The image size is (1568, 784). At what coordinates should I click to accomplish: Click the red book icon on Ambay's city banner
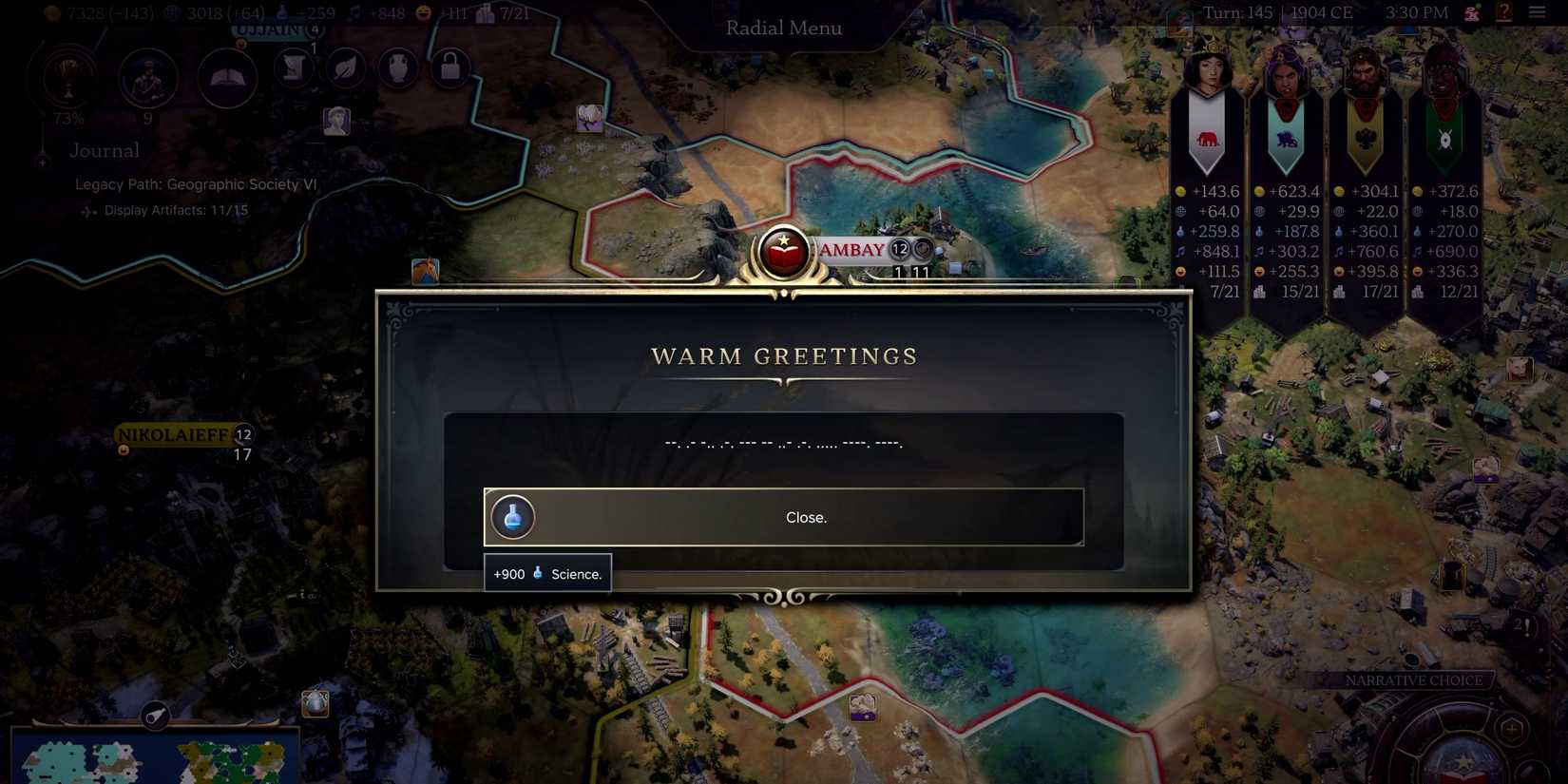point(783,250)
